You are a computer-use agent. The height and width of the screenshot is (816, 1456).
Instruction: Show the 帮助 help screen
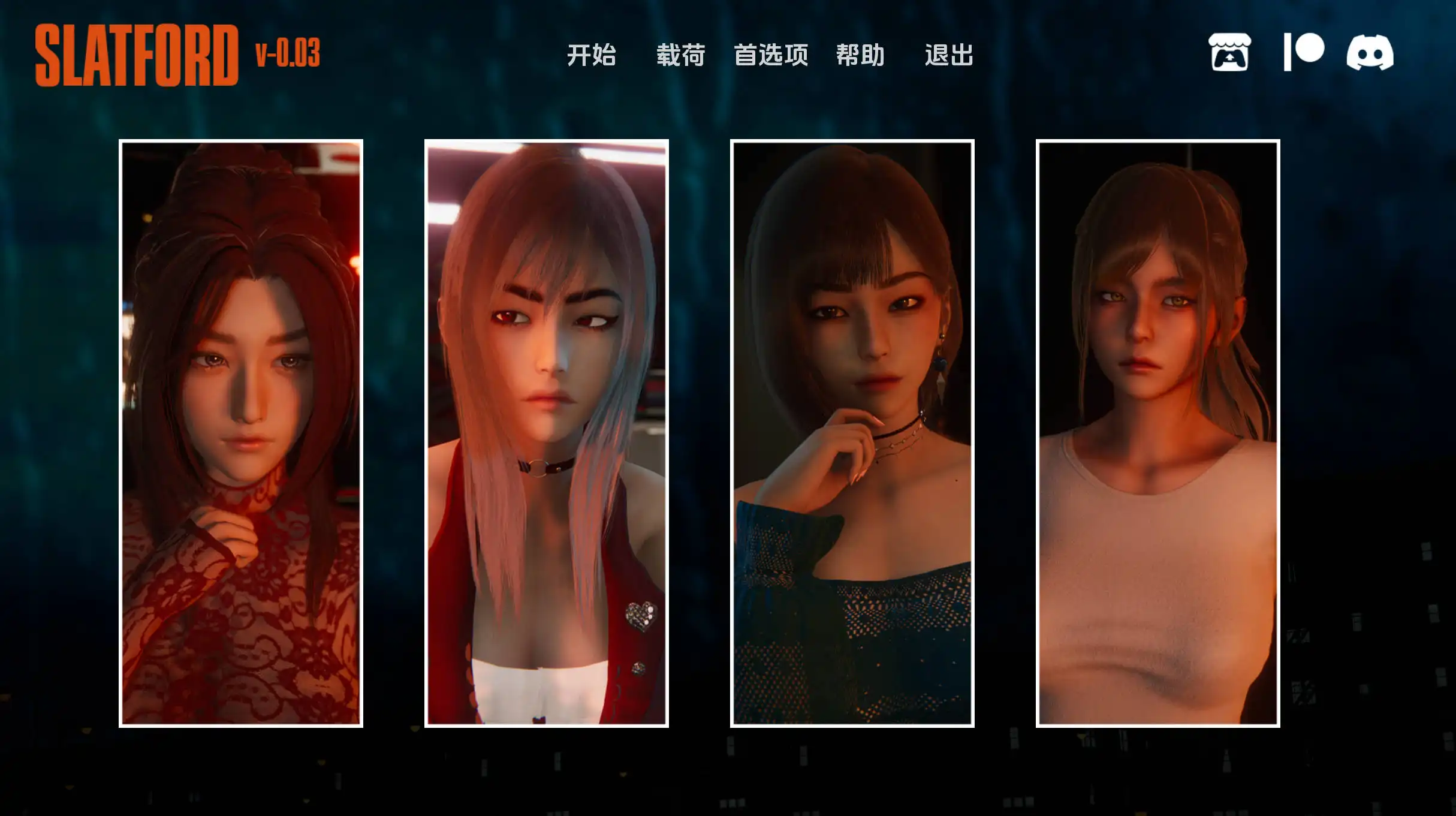click(860, 55)
